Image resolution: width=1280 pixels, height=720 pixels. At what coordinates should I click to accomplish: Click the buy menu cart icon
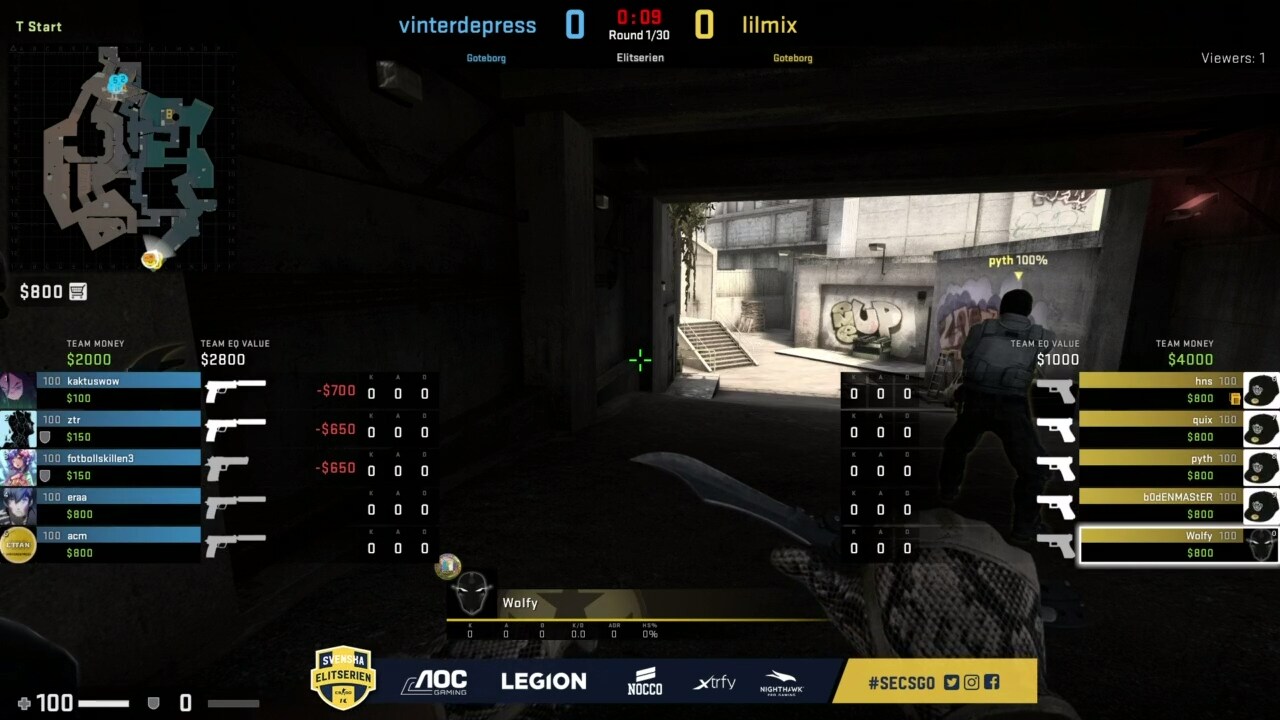click(78, 292)
